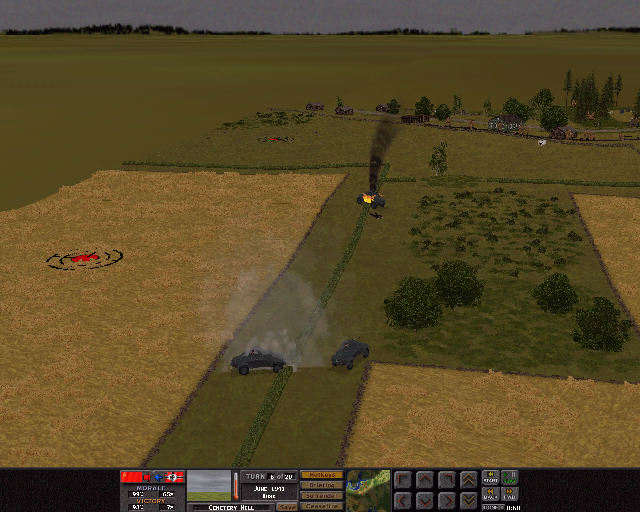Move camera backward with single down arrow

[424, 499]
